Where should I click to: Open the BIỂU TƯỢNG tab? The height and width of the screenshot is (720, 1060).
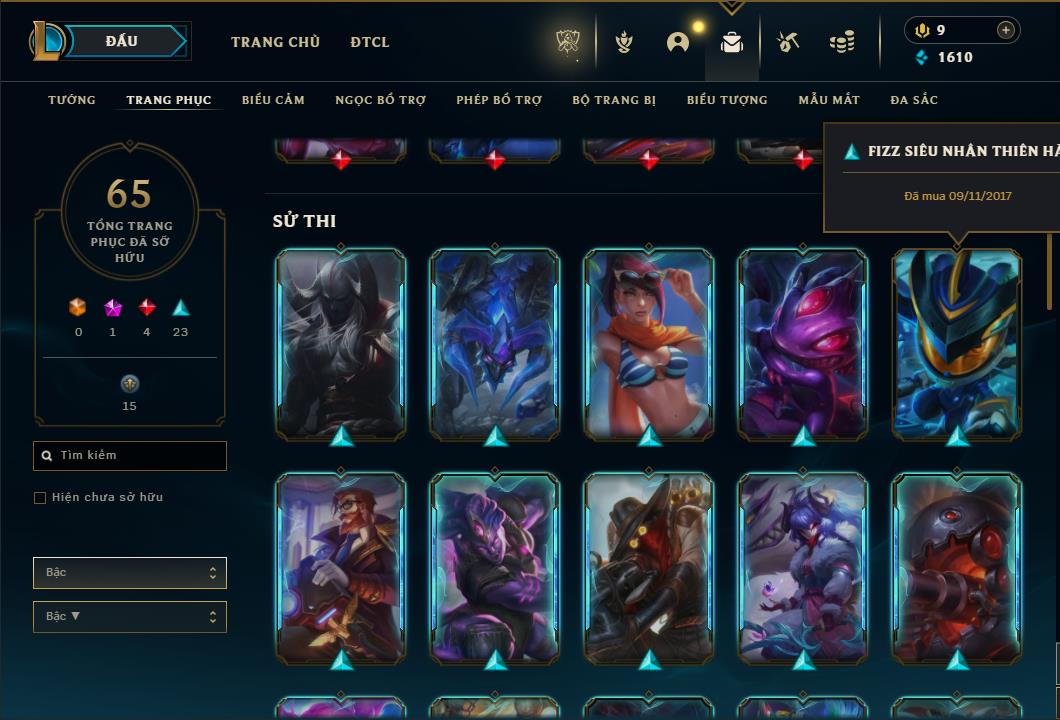coord(727,100)
